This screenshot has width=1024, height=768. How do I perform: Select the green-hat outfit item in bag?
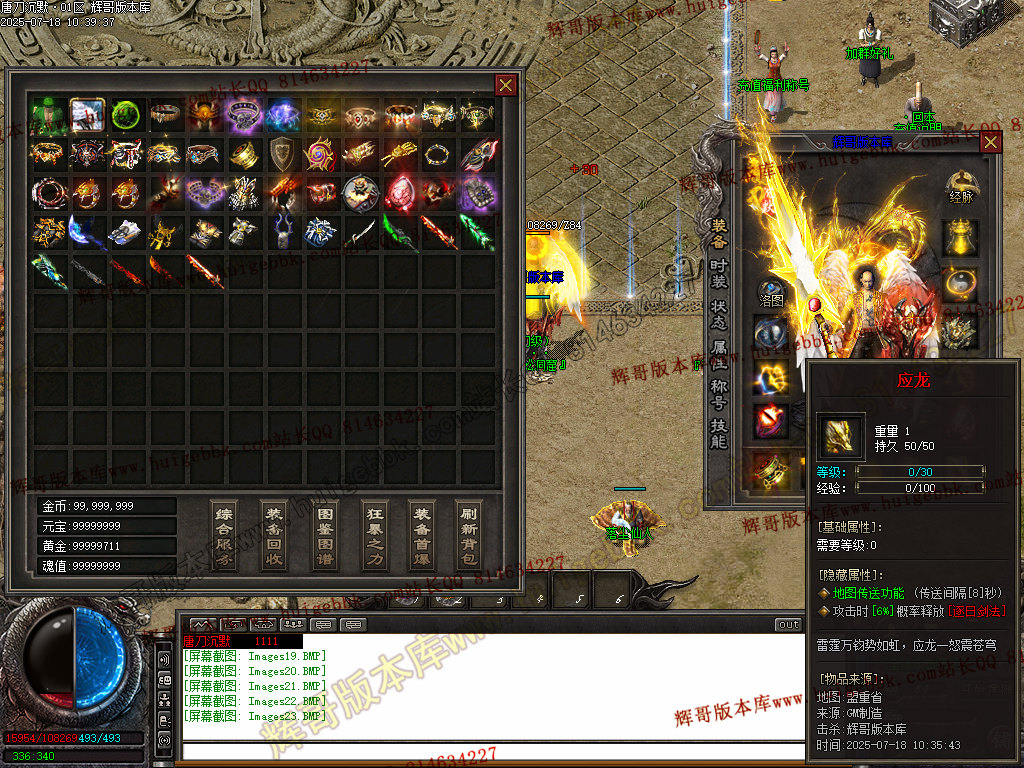48,115
